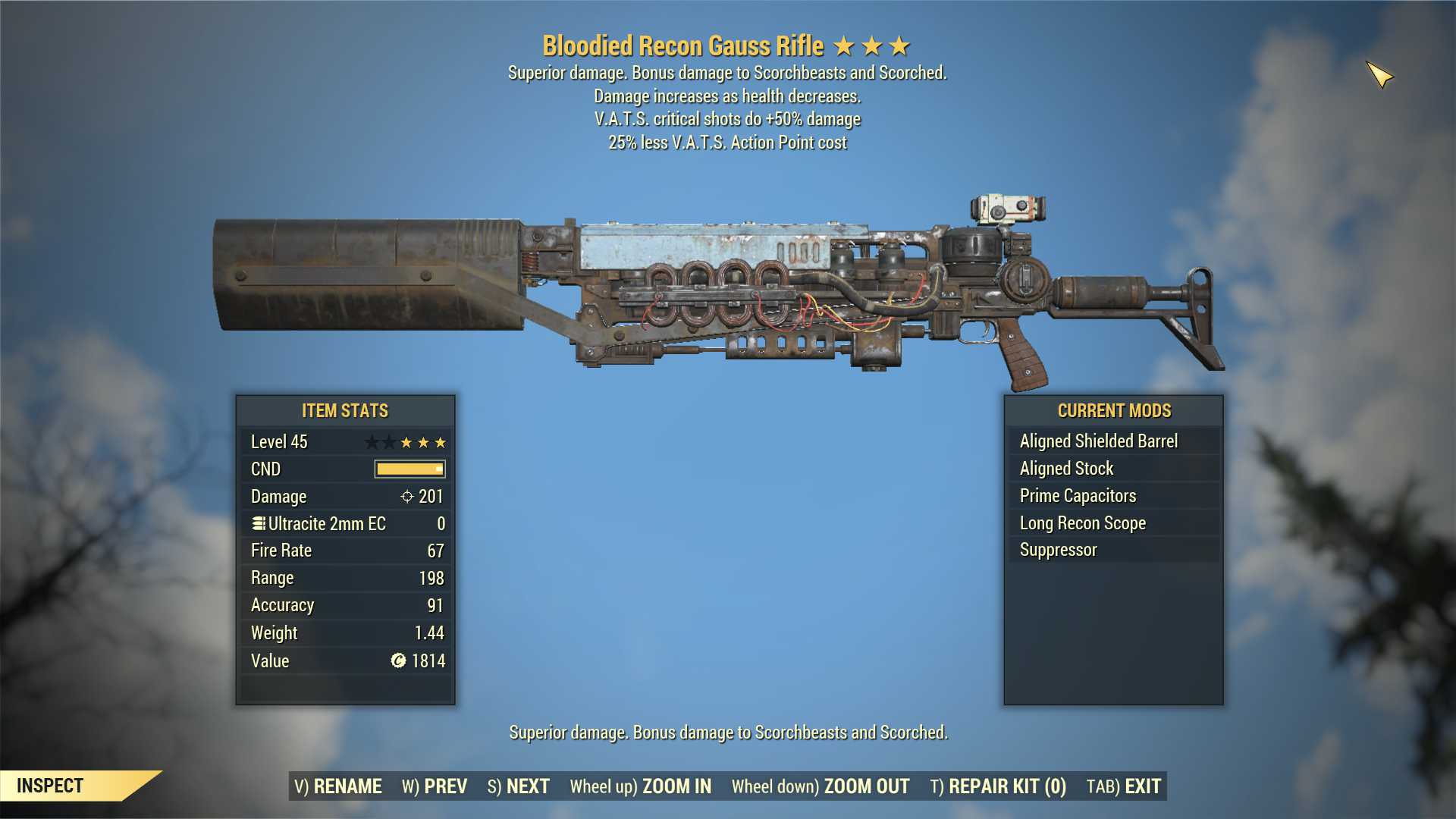Click the third gold star in the title
1456x819 pixels.
coord(899,45)
